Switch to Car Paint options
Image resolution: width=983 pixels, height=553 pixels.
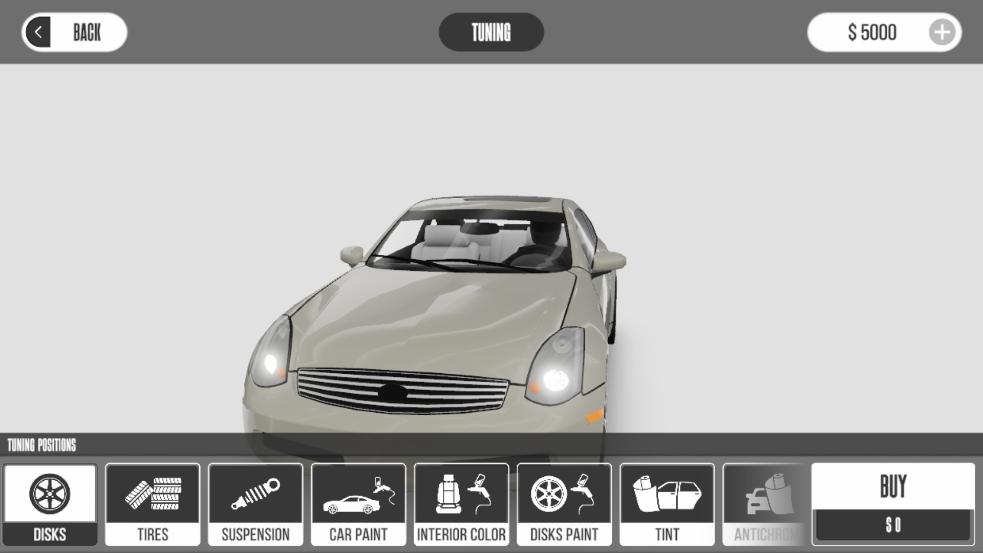(x=358, y=504)
